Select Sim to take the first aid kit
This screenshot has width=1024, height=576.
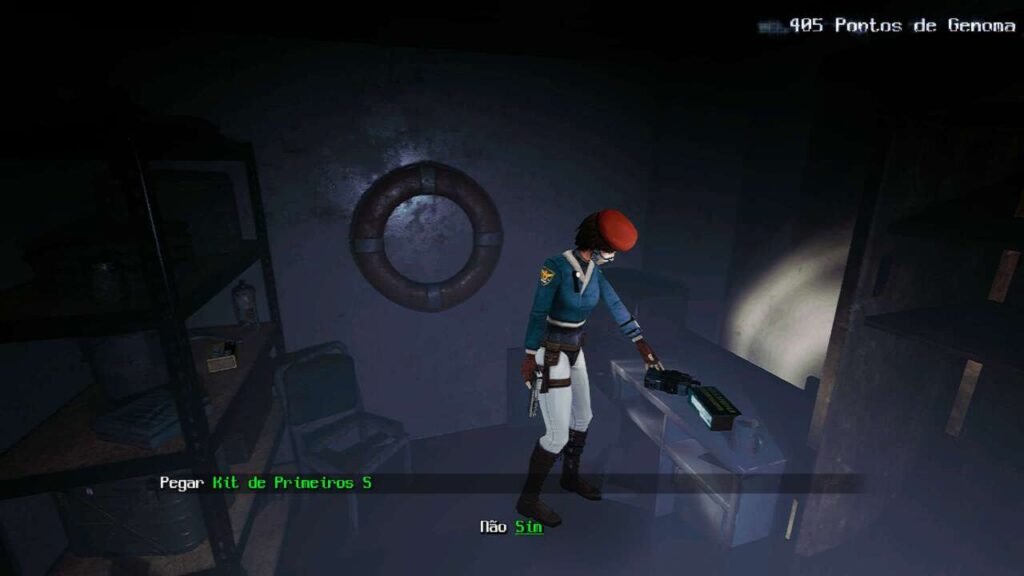click(529, 527)
